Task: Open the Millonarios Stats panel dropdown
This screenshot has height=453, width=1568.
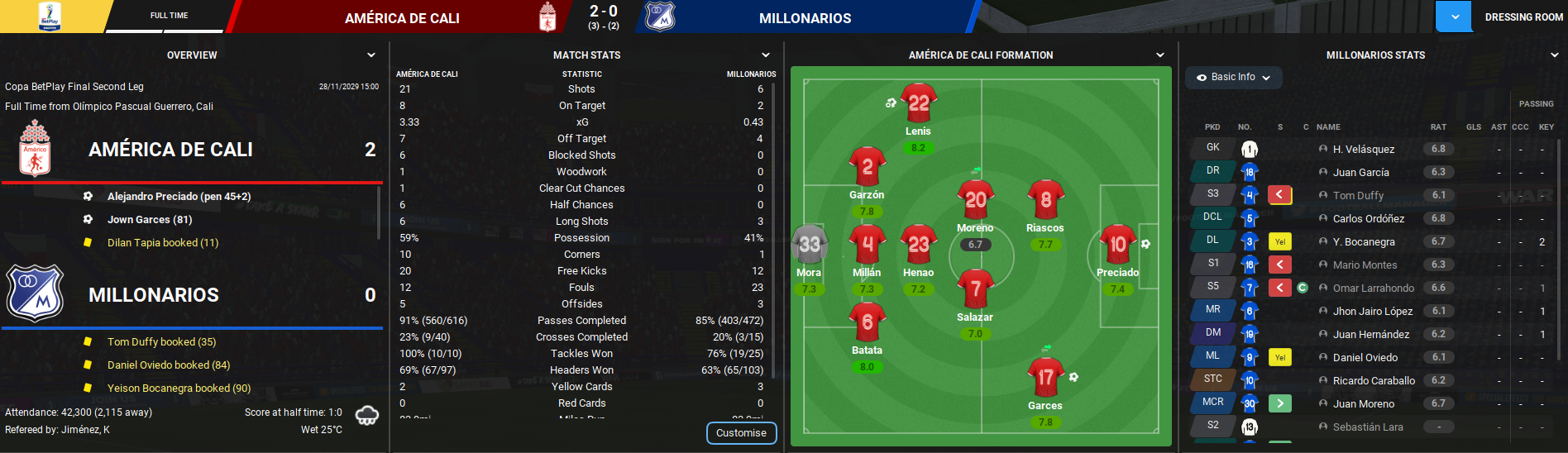Action: tap(1555, 55)
